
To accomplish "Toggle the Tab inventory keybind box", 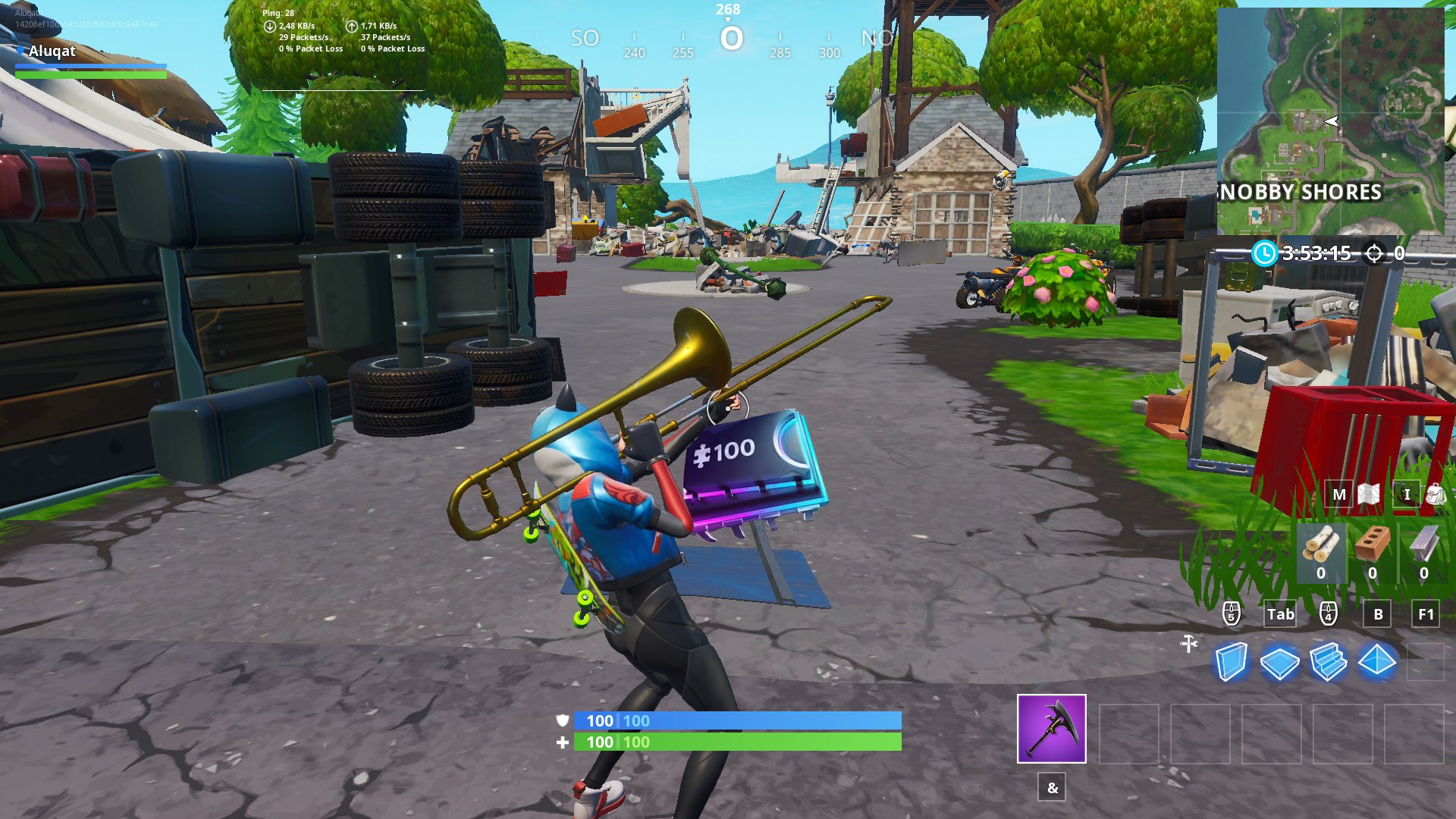I will [1280, 615].
